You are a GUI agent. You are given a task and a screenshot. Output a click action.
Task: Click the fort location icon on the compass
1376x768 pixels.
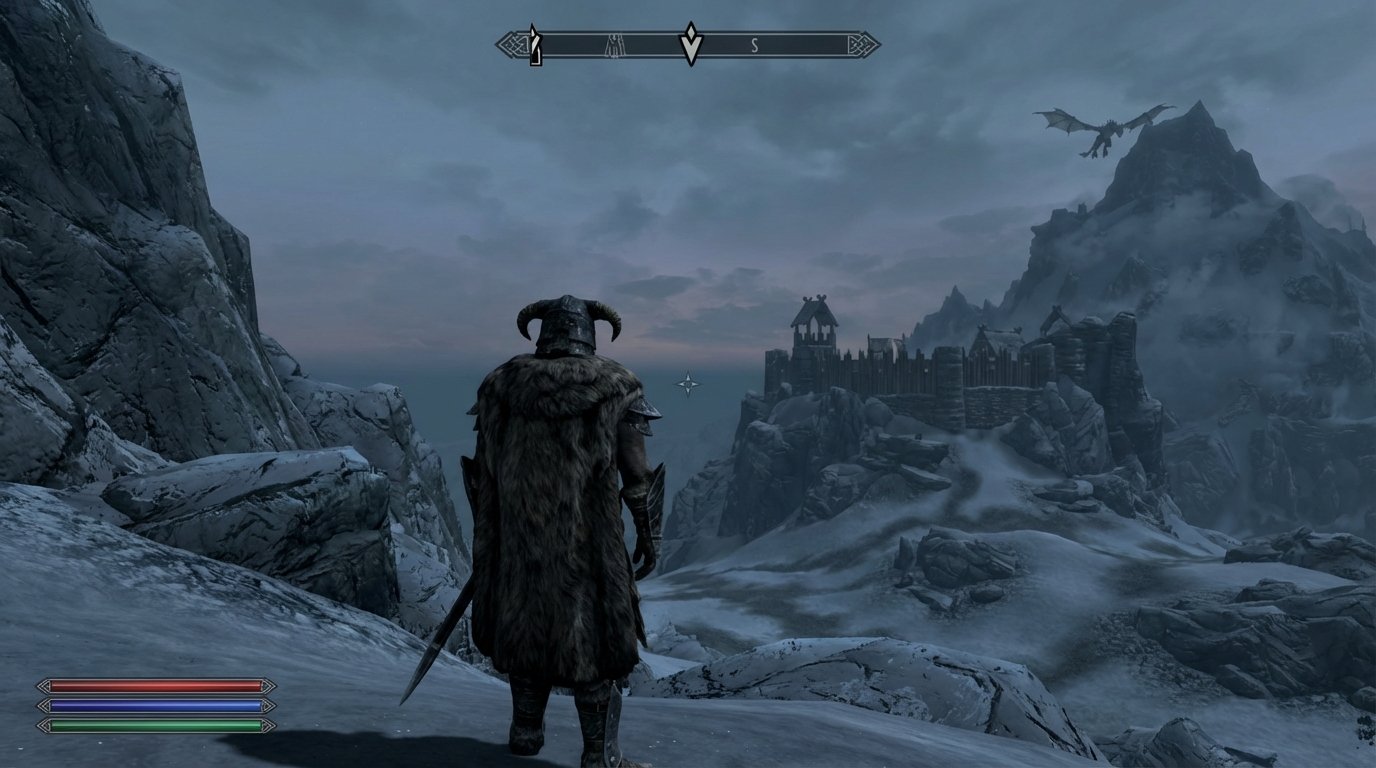point(616,43)
